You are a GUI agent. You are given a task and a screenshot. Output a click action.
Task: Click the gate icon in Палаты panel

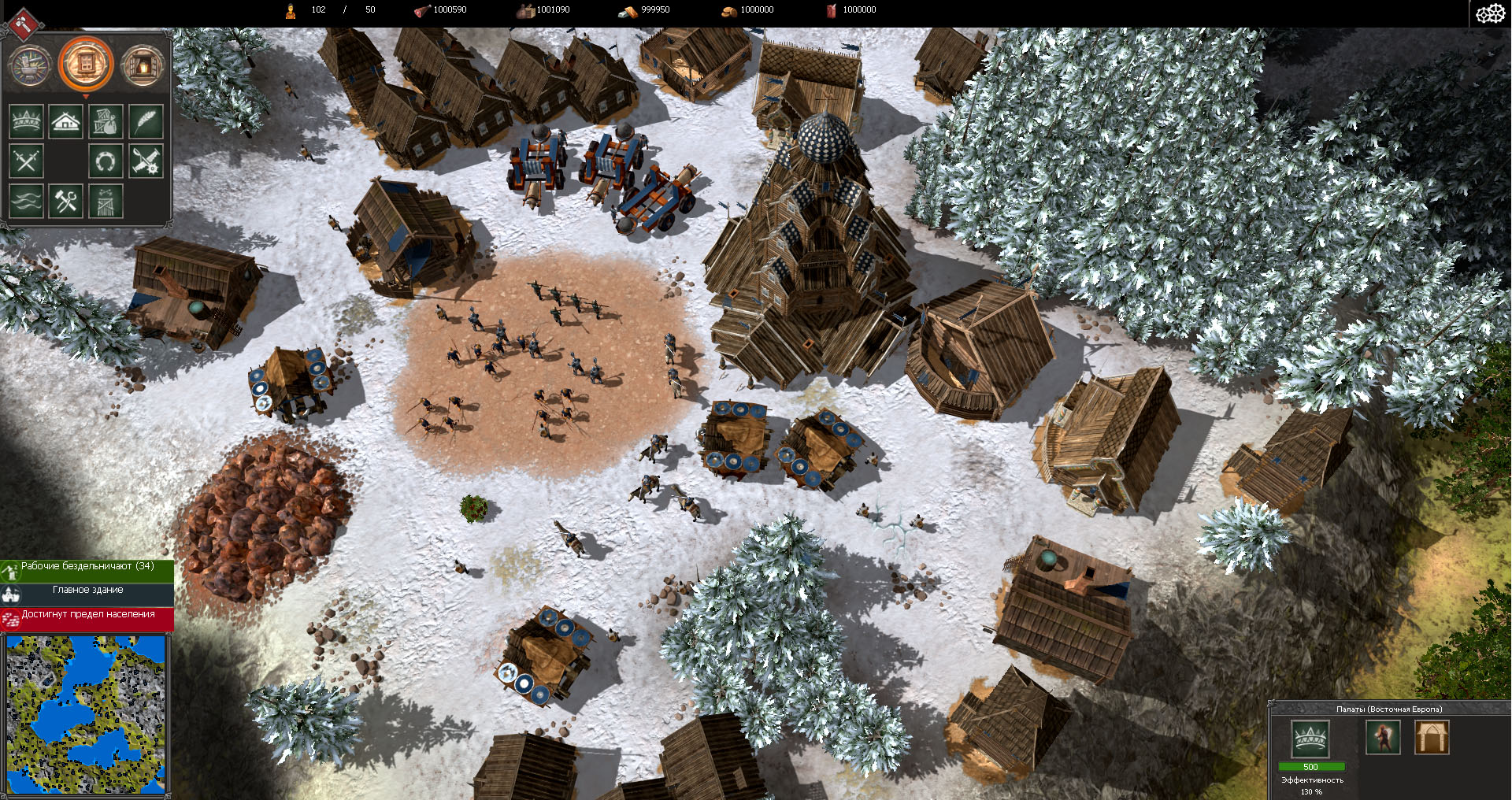[1432, 737]
